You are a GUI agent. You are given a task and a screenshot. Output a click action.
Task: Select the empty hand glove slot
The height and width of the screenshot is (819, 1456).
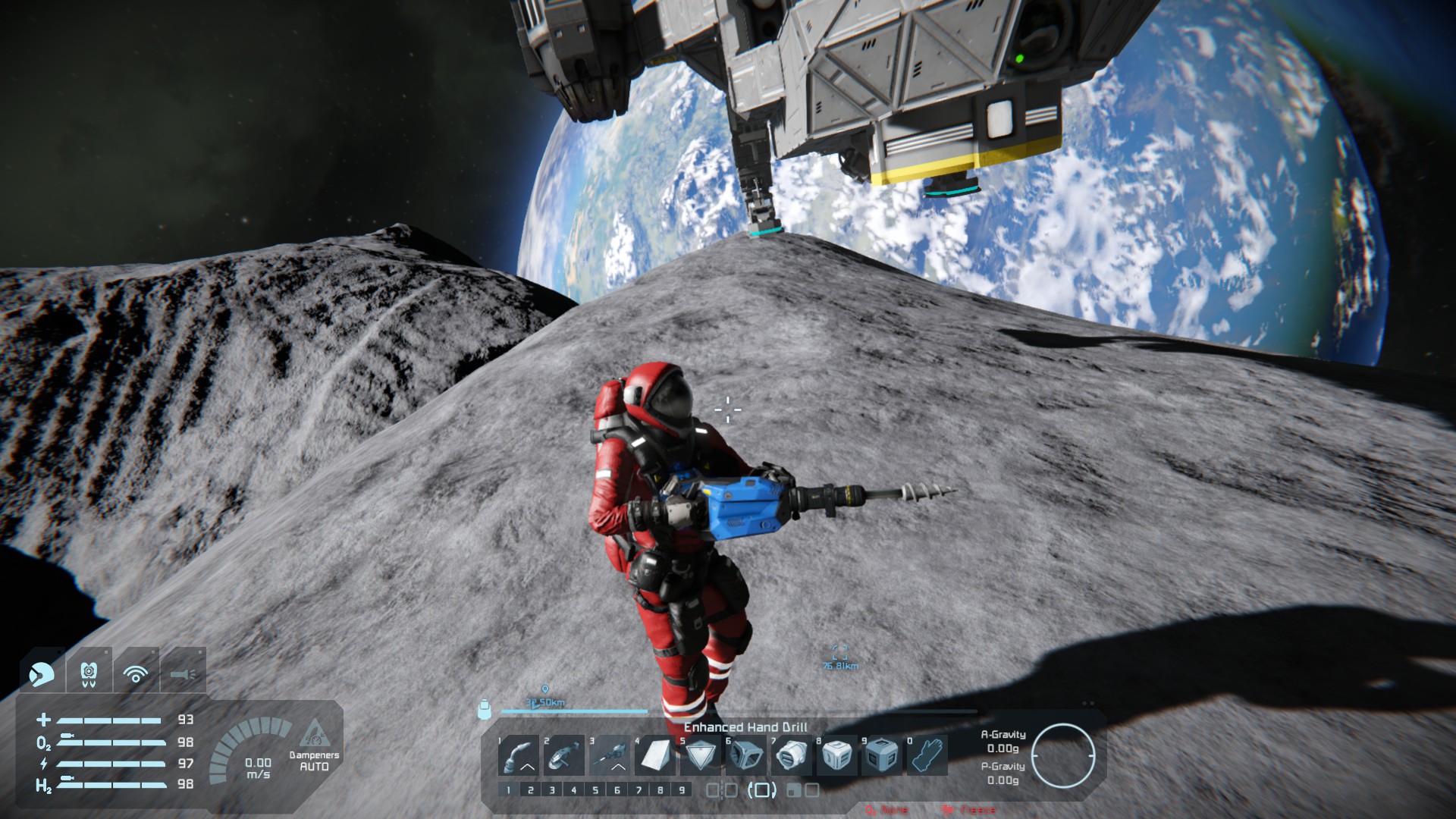(927, 755)
